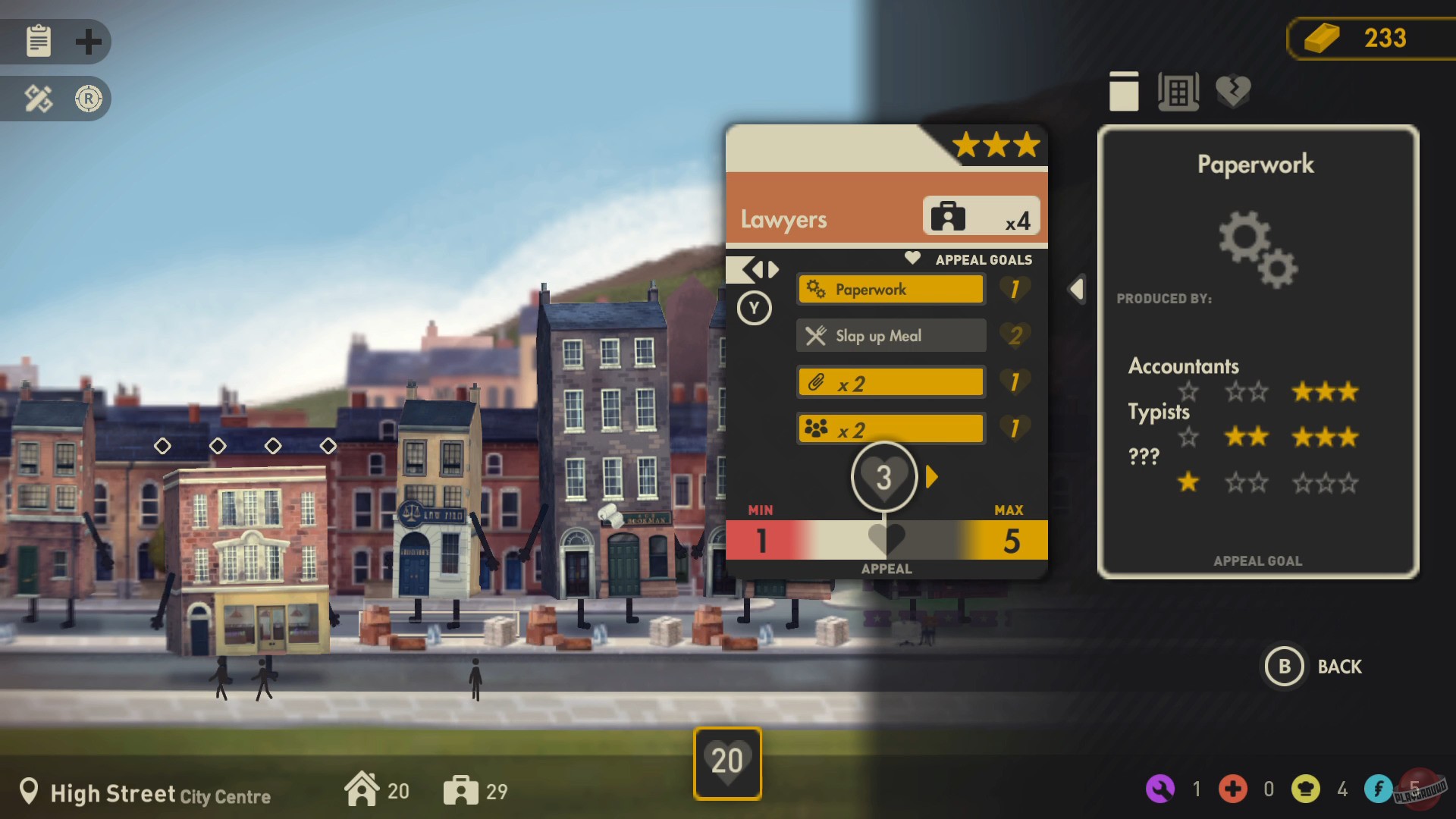Click the cyan lightning resource icon
Image resolution: width=1456 pixels, height=819 pixels.
click(x=1379, y=789)
